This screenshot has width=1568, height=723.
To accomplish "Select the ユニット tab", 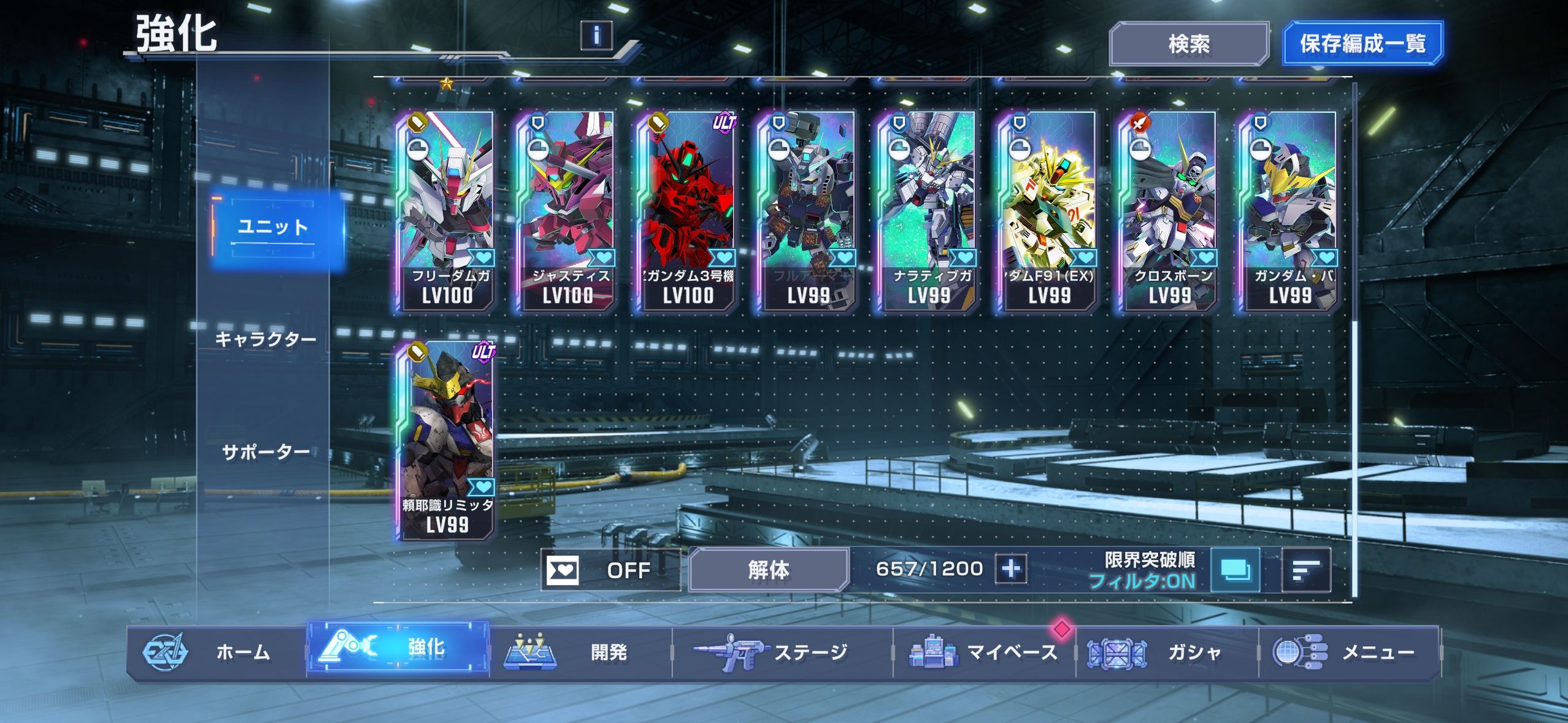I will (x=273, y=228).
